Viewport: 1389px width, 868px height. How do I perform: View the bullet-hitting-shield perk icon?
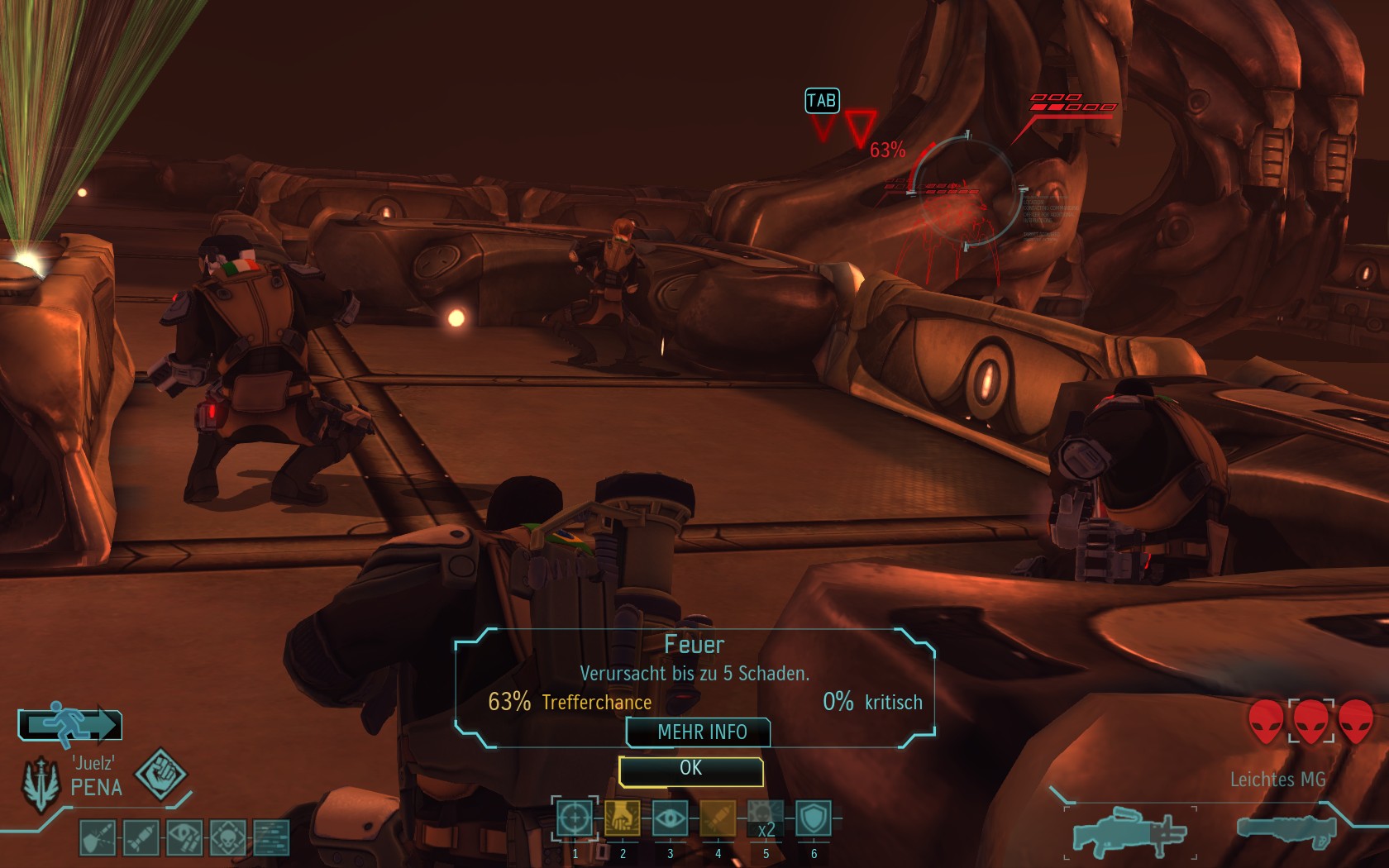pos(98,837)
